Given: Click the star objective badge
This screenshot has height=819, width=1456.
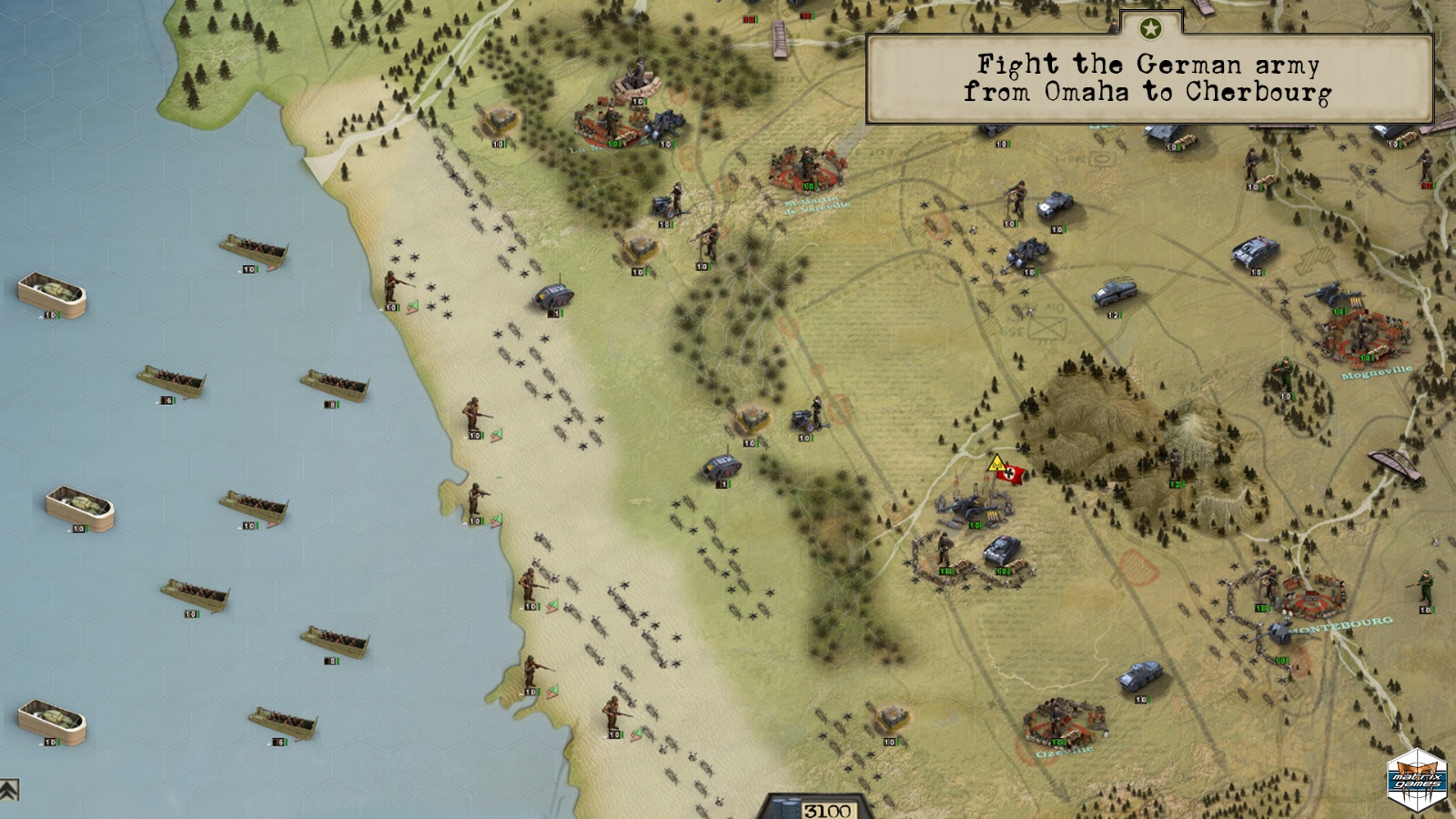Looking at the screenshot, I should (1150, 29).
